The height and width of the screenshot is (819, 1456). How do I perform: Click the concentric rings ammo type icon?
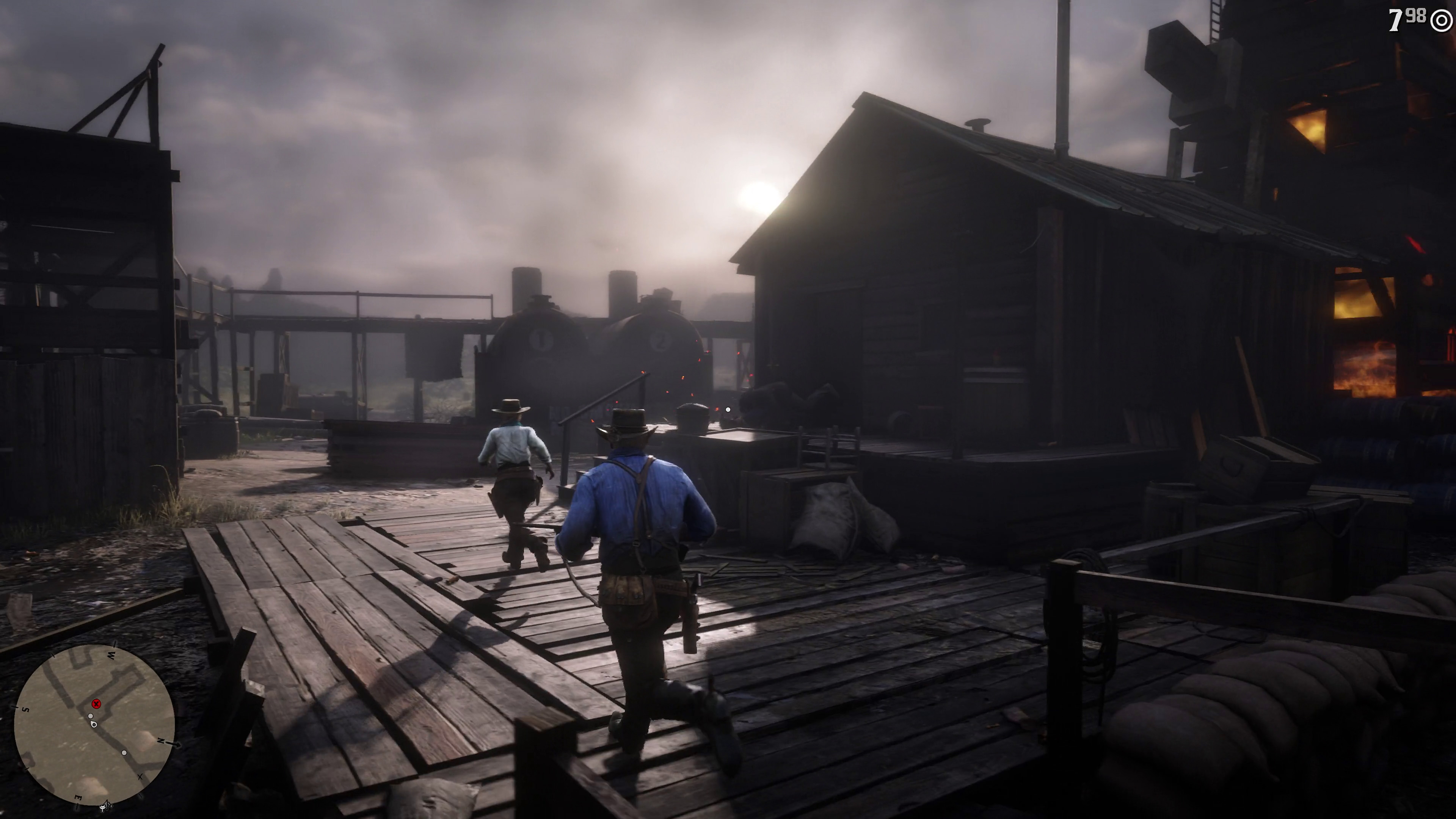(1442, 20)
